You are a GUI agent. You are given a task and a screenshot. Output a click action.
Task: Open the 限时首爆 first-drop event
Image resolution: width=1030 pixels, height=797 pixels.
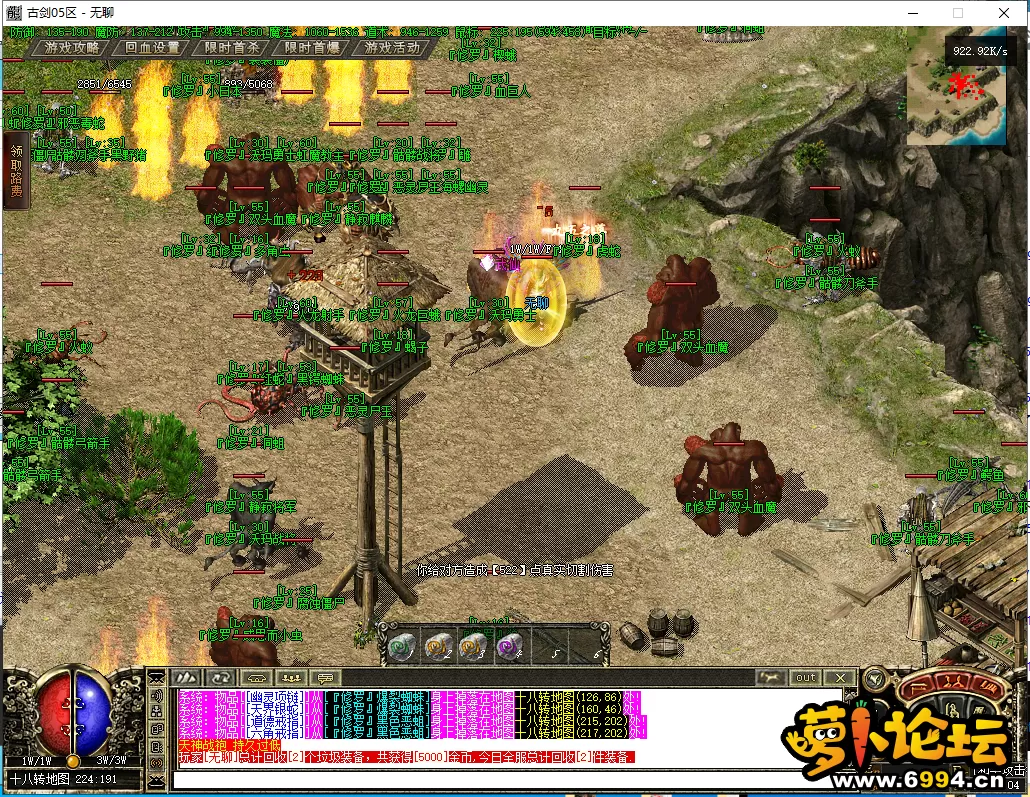(312, 47)
